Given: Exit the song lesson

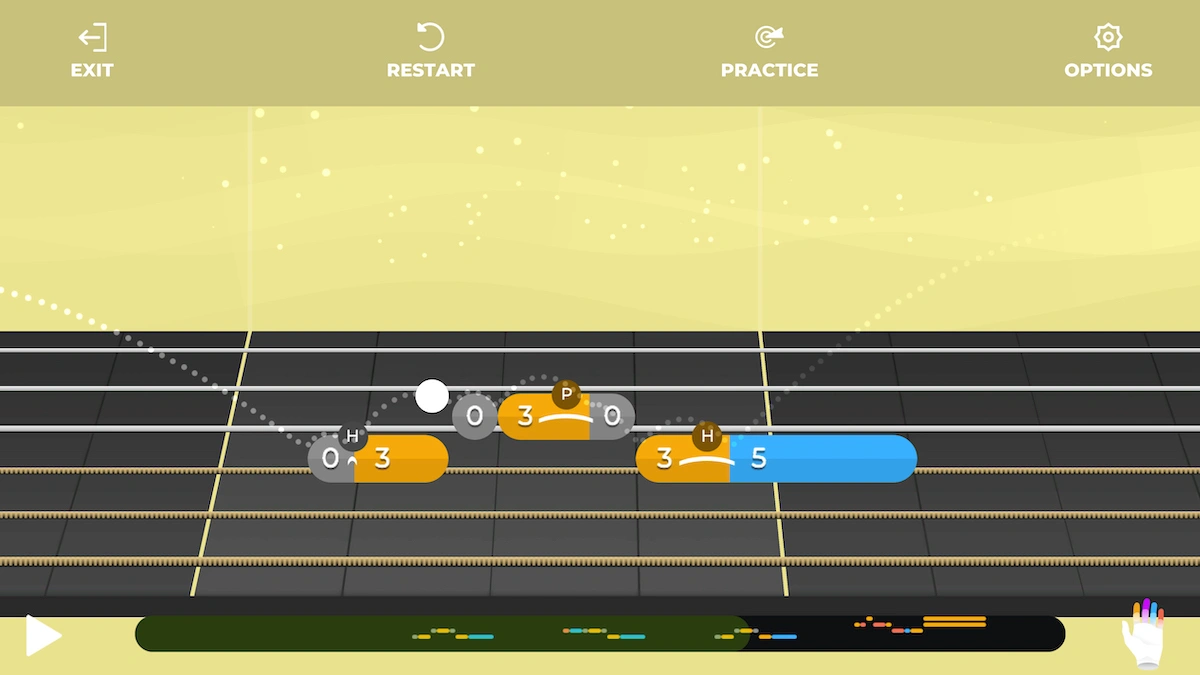Looking at the screenshot, I should click(92, 52).
